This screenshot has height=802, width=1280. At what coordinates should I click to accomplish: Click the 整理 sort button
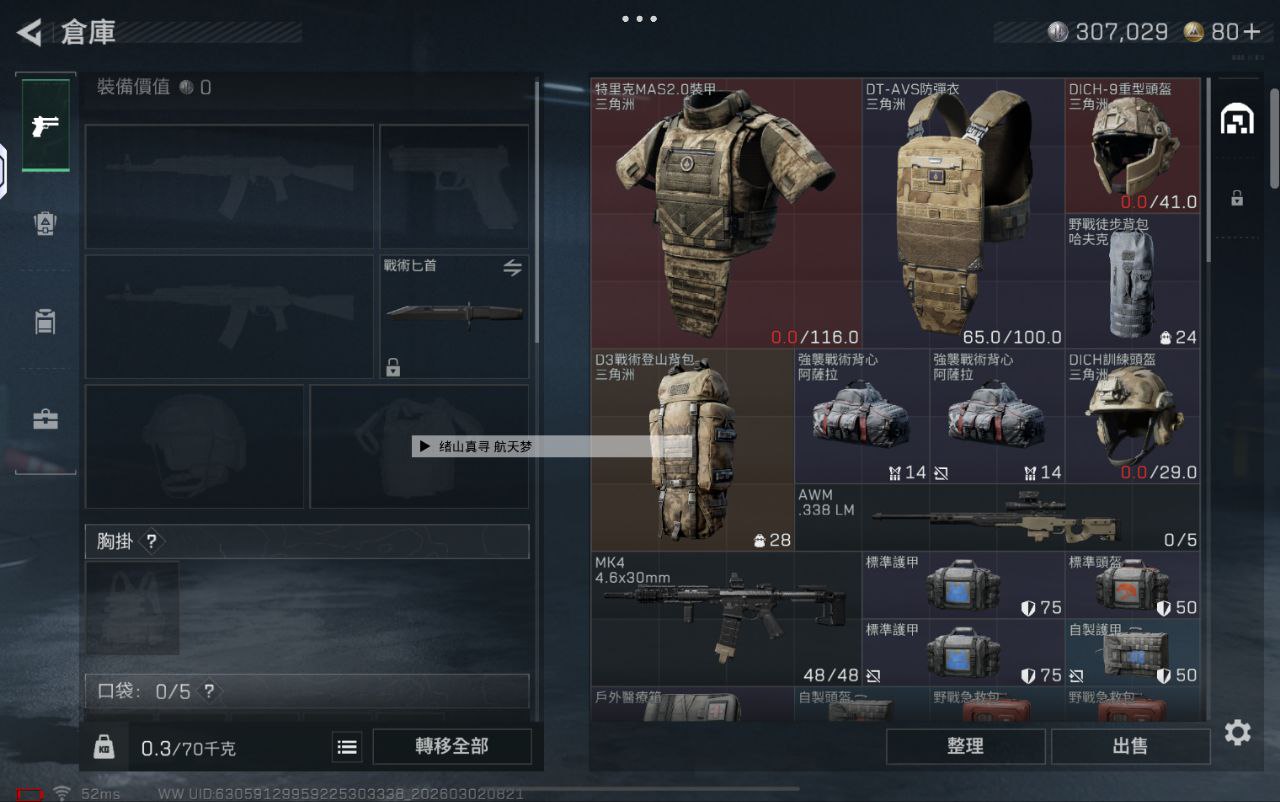[965, 746]
